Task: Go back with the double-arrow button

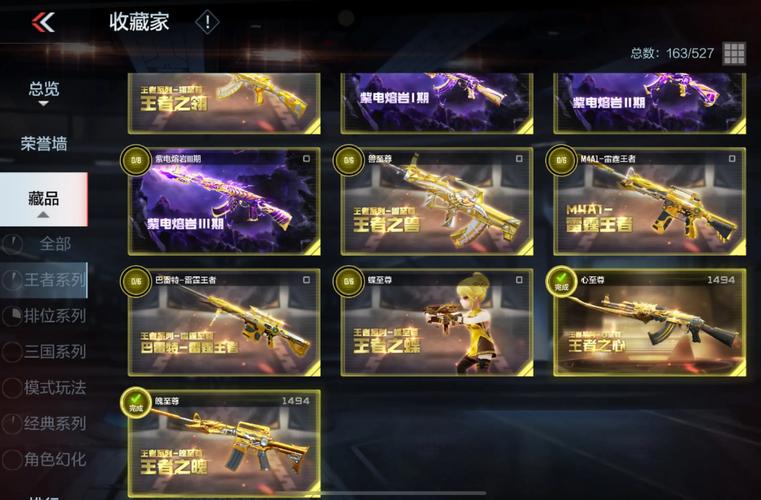Action: (43, 22)
